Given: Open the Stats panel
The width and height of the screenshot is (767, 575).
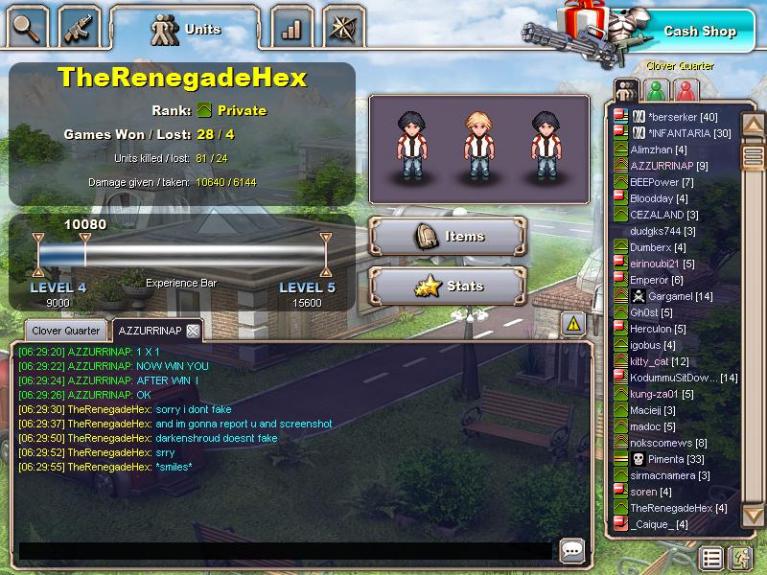Looking at the screenshot, I should click(x=448, y=286).
